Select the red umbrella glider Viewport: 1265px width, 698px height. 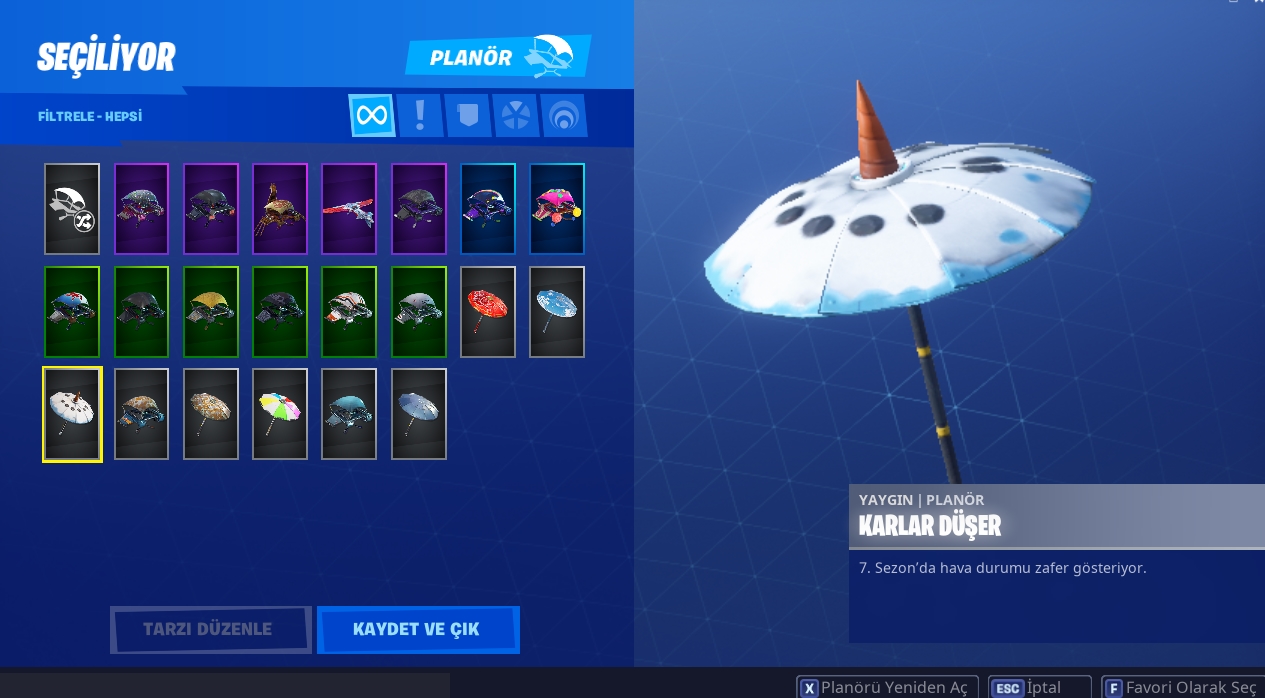pyautogui.click(x=488, y=312)
